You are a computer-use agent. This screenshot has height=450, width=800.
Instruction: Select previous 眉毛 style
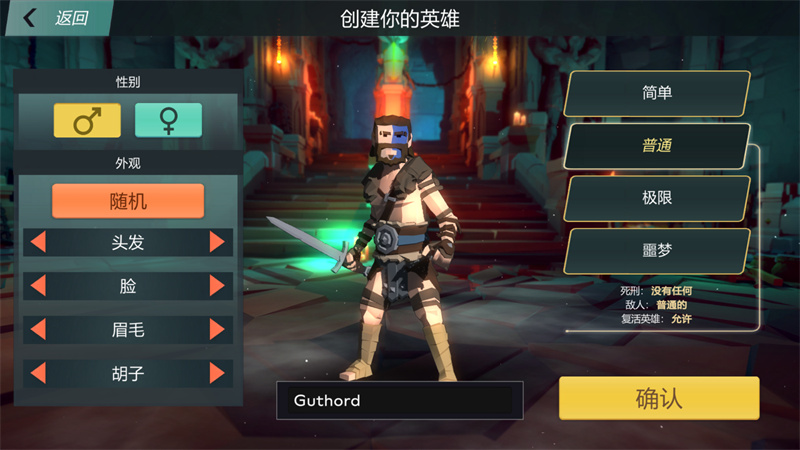[39, 330]
